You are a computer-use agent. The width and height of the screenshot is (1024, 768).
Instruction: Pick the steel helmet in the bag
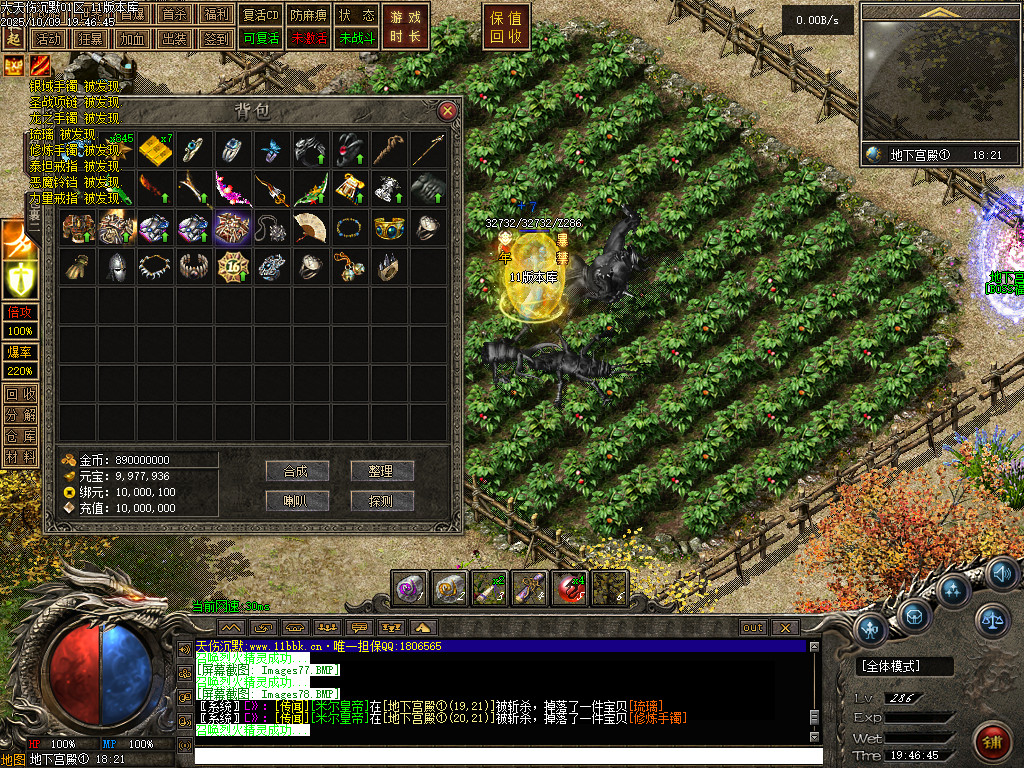tap(116, 266)
